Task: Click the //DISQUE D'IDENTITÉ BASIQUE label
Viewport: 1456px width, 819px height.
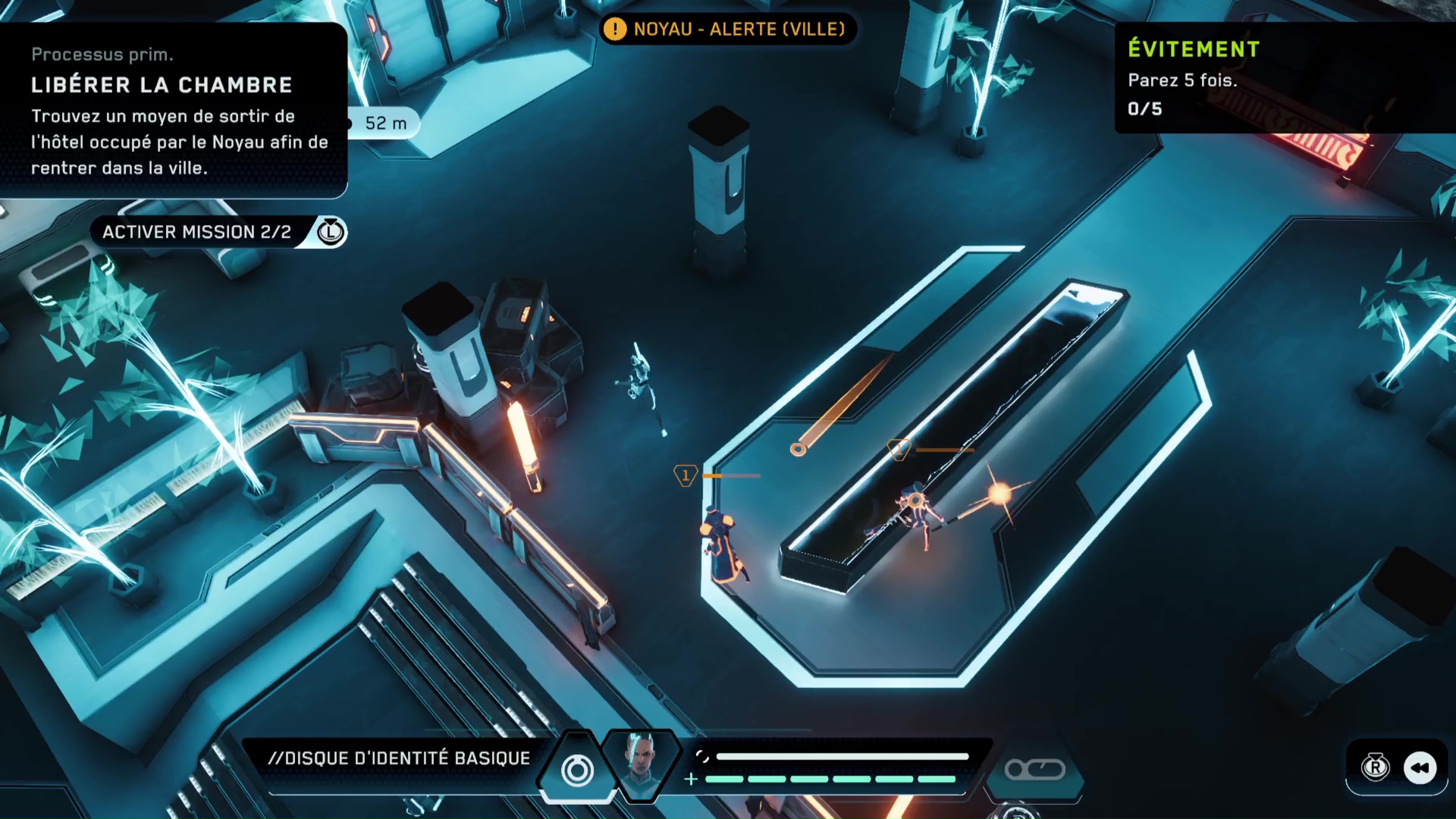Action: click(400, 757)
